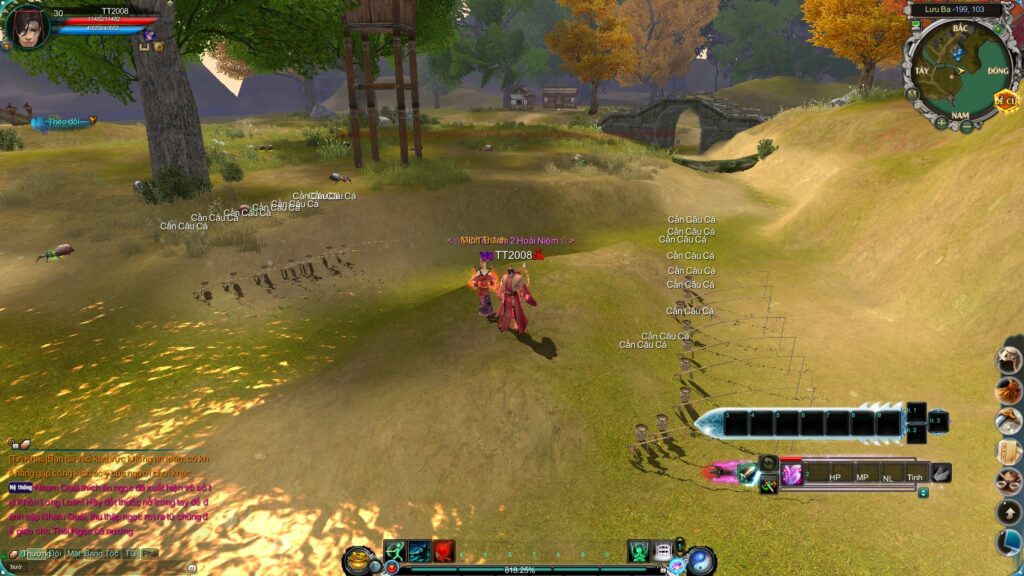The width and height of the screenshot is (1024, 576).
Task: Open the world map with the M button
Action: [911, 93]
